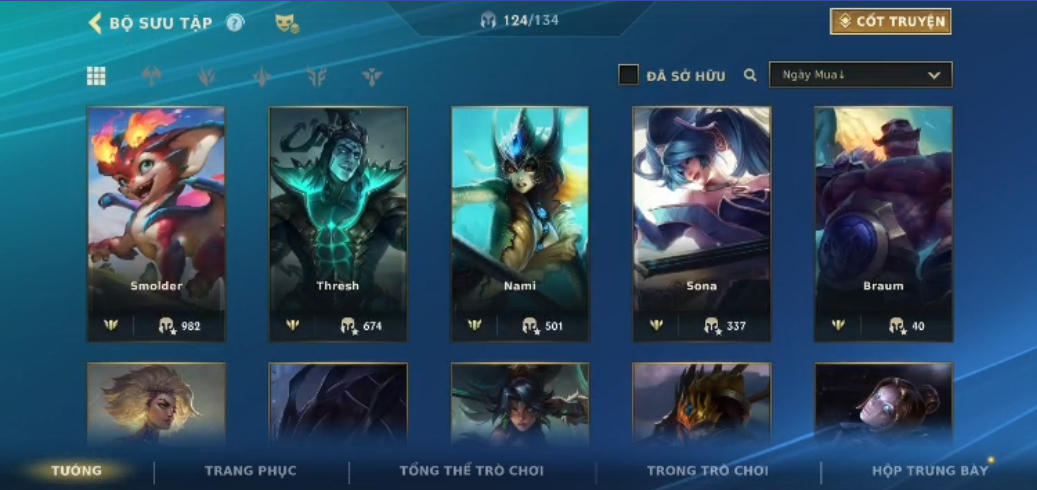Toggle the Đã Sở Hữu checkbox
Image resolution: width=1037 pixels, height=490 pixels.
pyautogui.click(x=628, y=75)
